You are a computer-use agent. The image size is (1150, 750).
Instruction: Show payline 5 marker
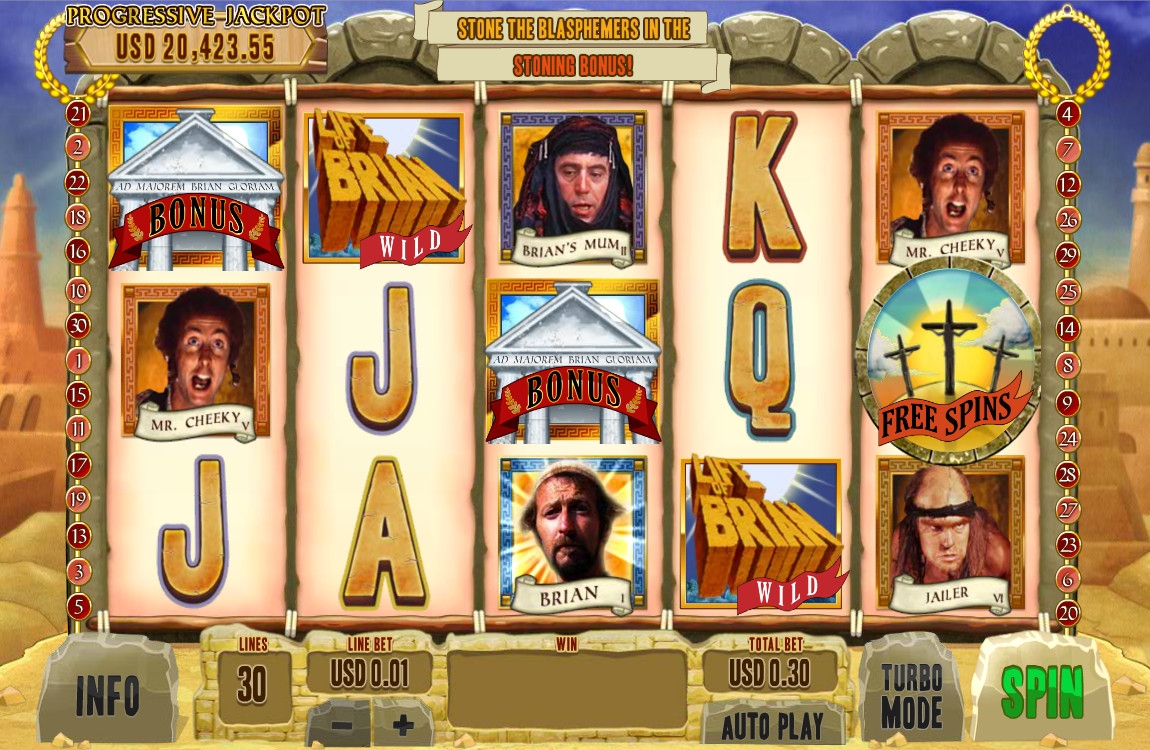pyautogui.click(x=78, y=606)
